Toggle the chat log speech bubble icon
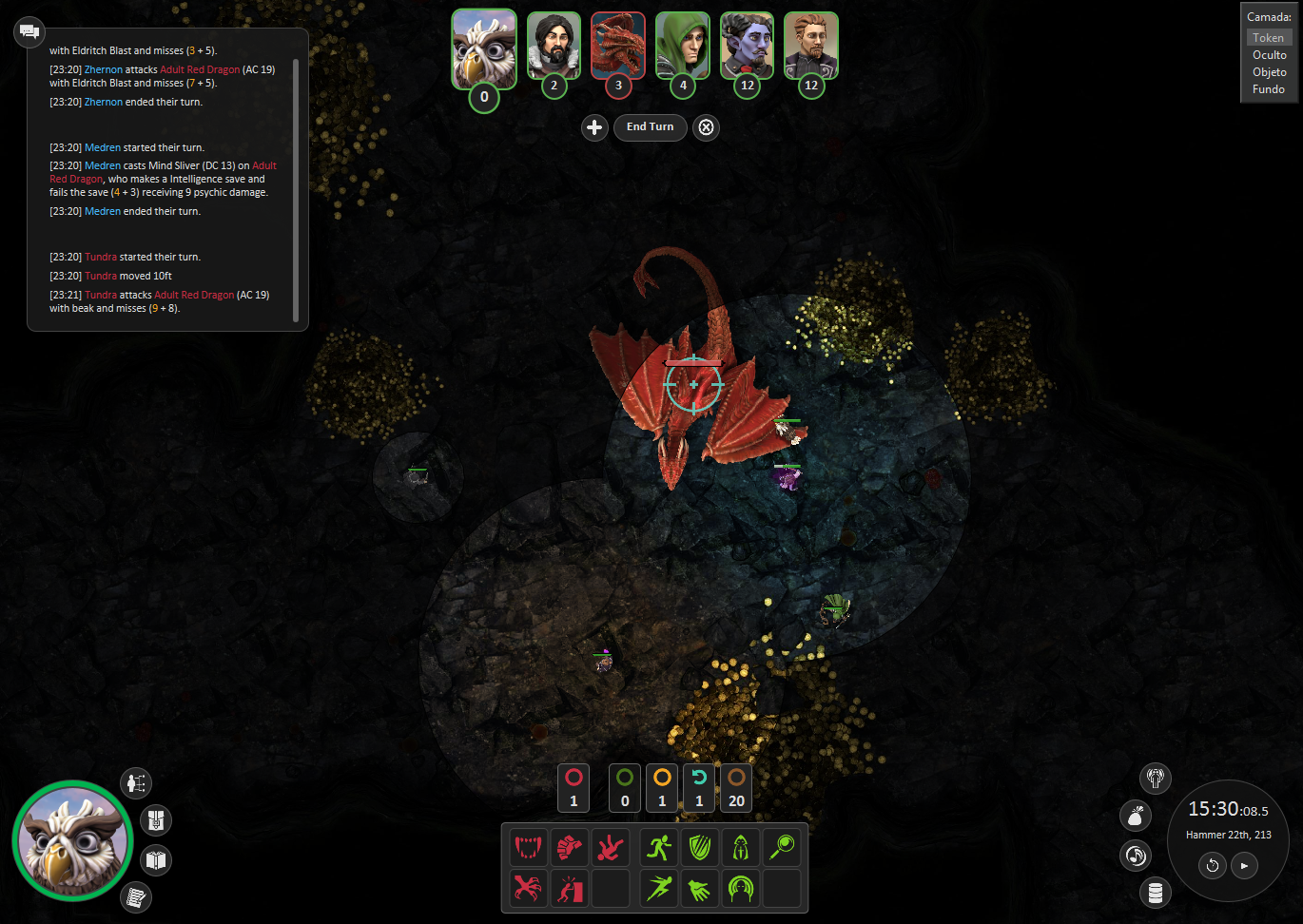The height and width of the screenshot is (924, 1303). click(x=29, y=31)
